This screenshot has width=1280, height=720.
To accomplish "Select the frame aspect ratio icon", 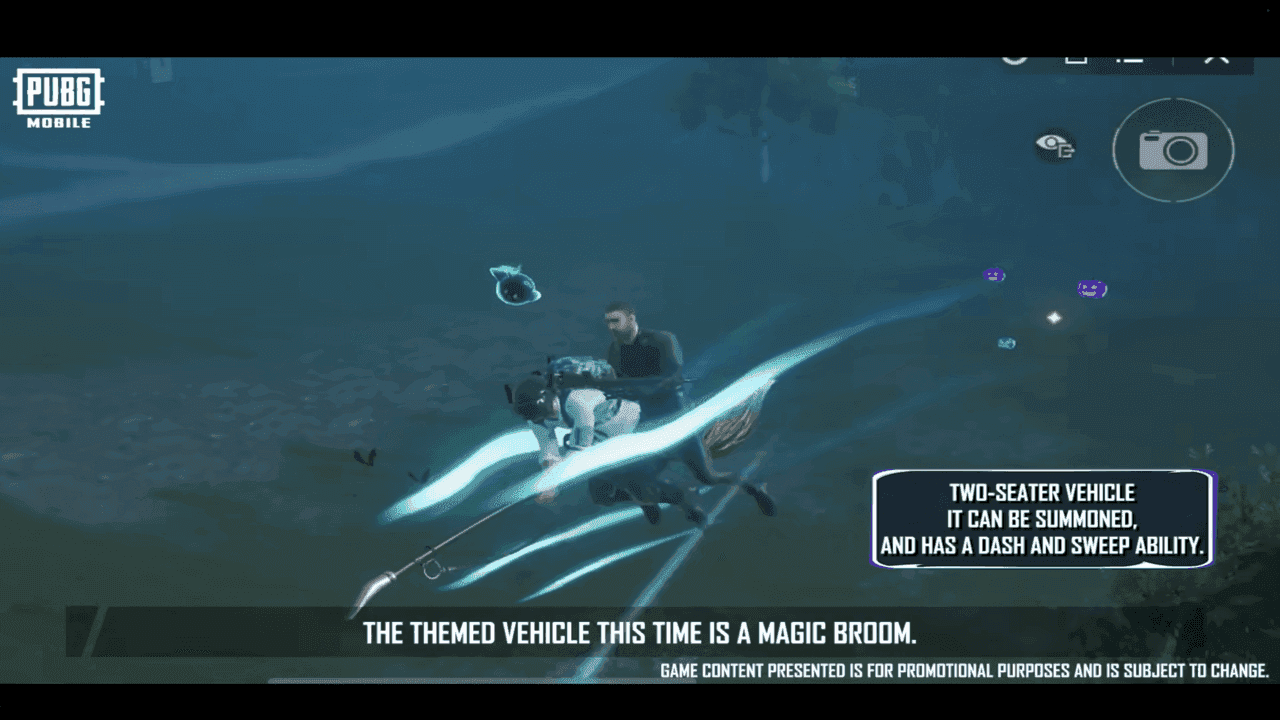I will coord(1077,58).
